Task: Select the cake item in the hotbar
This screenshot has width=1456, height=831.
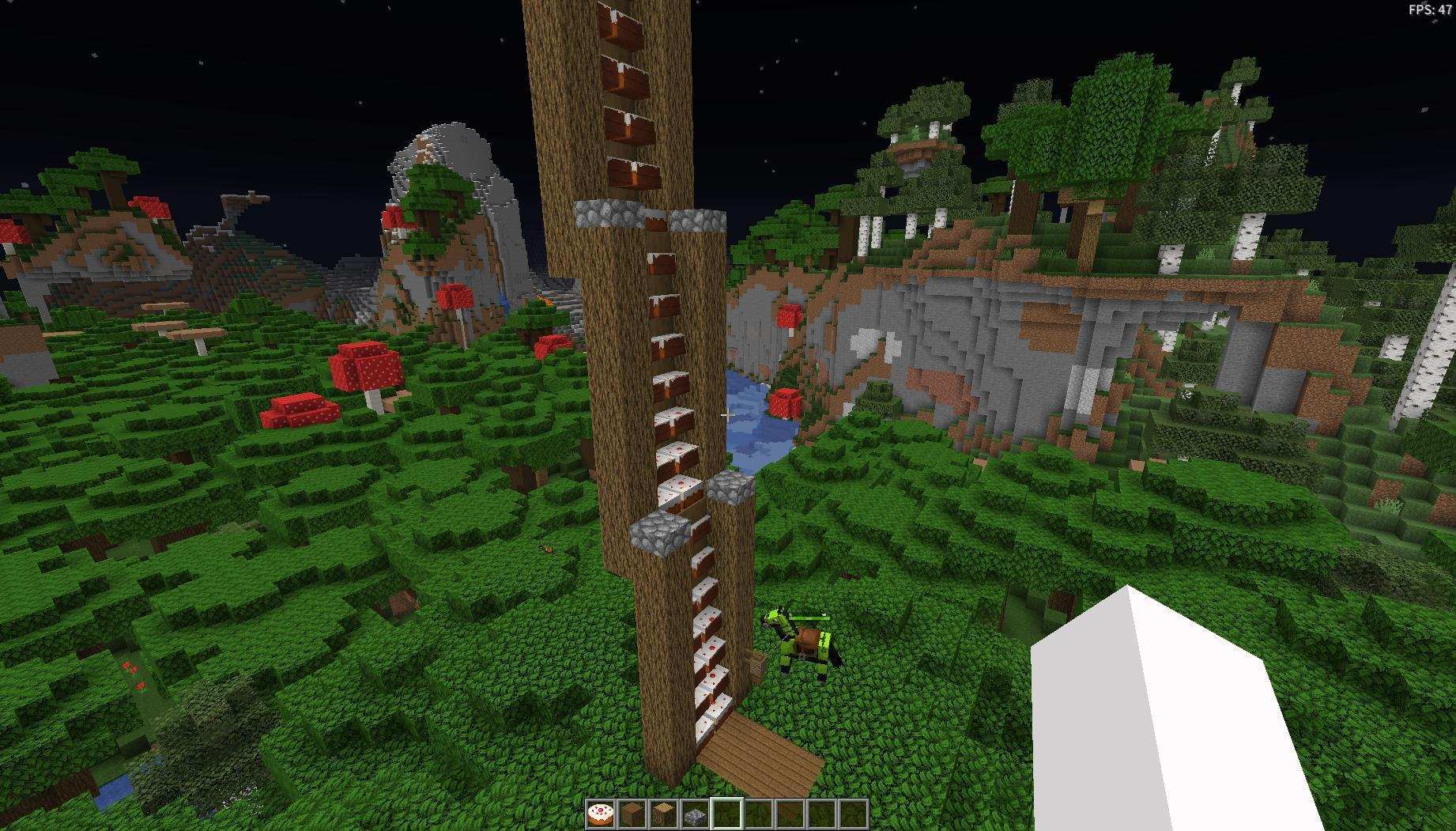Action: click(601, 814)
